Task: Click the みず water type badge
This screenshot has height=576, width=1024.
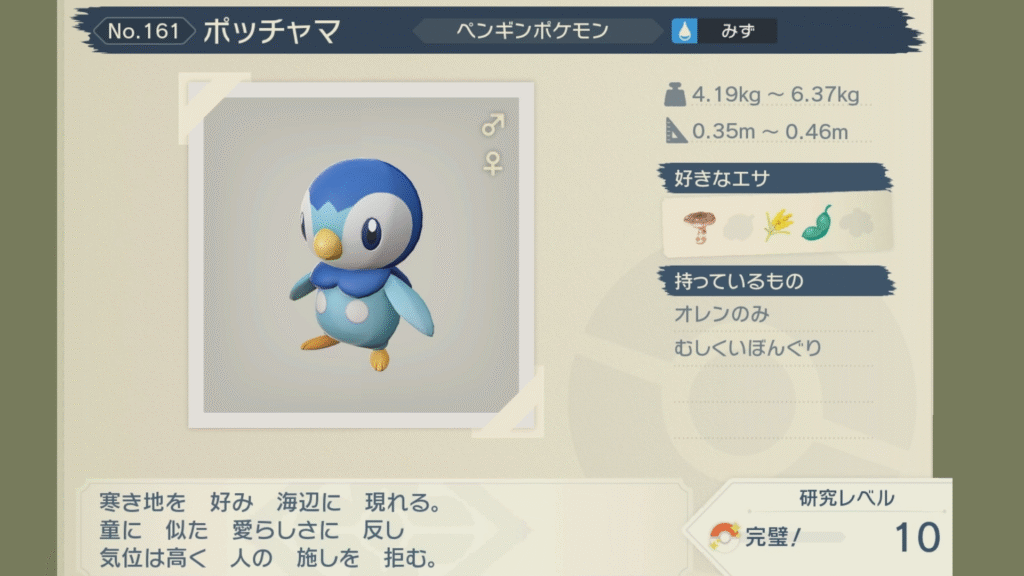Action: (x=724, y=31)
